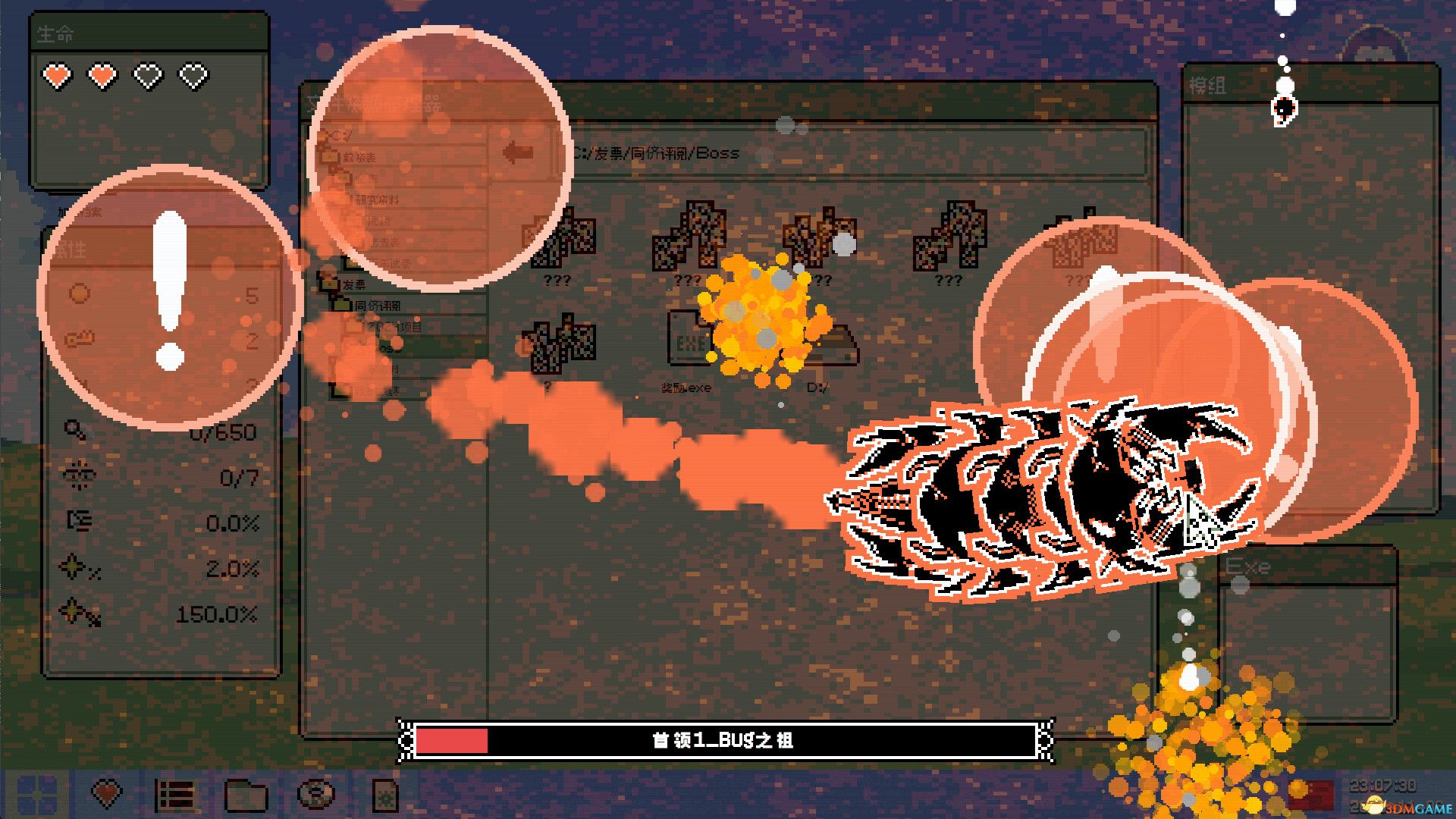Click the back arrow in the file explorer
This screenshot has width=1456, height=819.
tap(516, 151)
